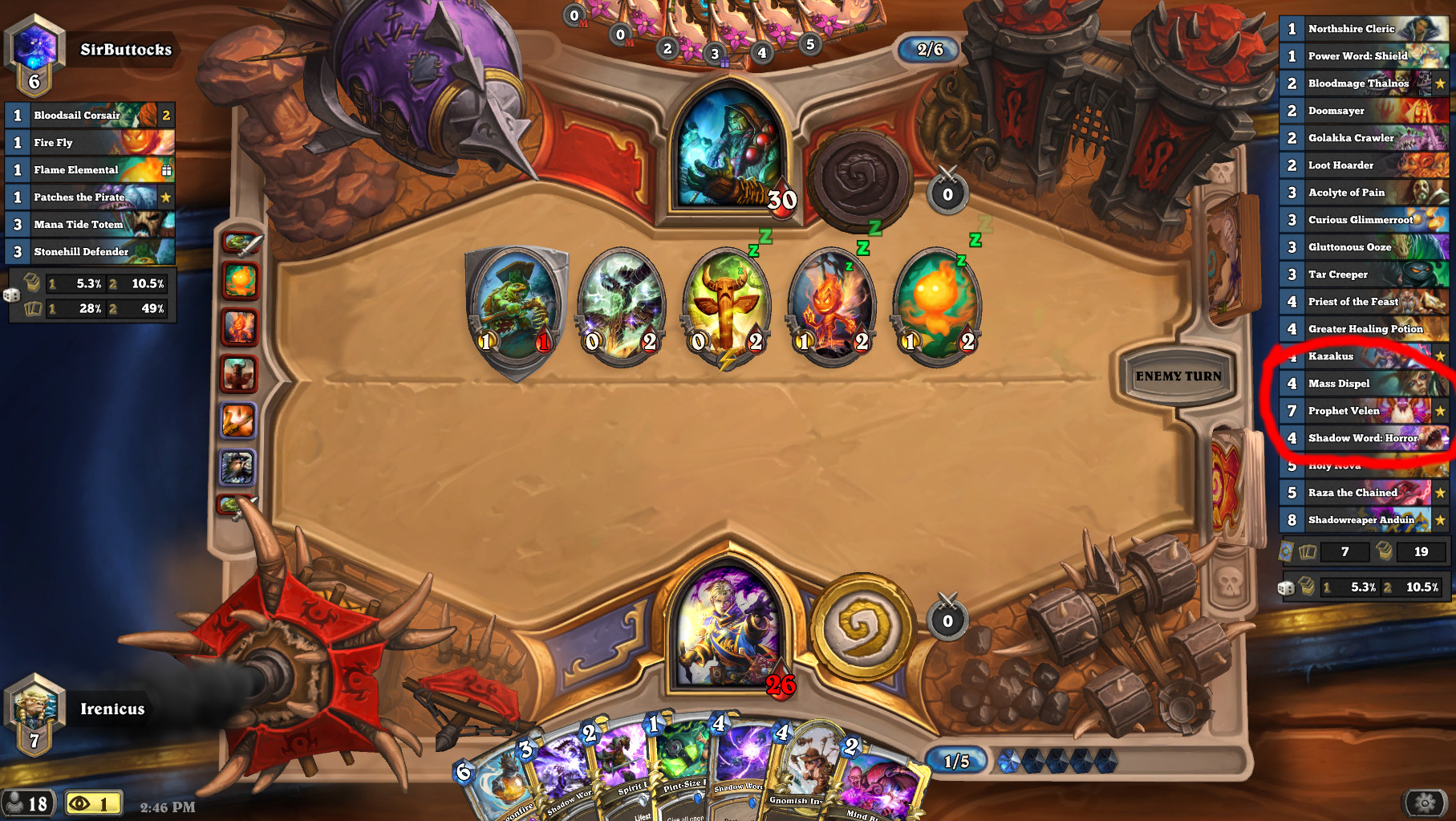
Task: Click the sword attack indicator showing 0
Action: coord(947,192)
